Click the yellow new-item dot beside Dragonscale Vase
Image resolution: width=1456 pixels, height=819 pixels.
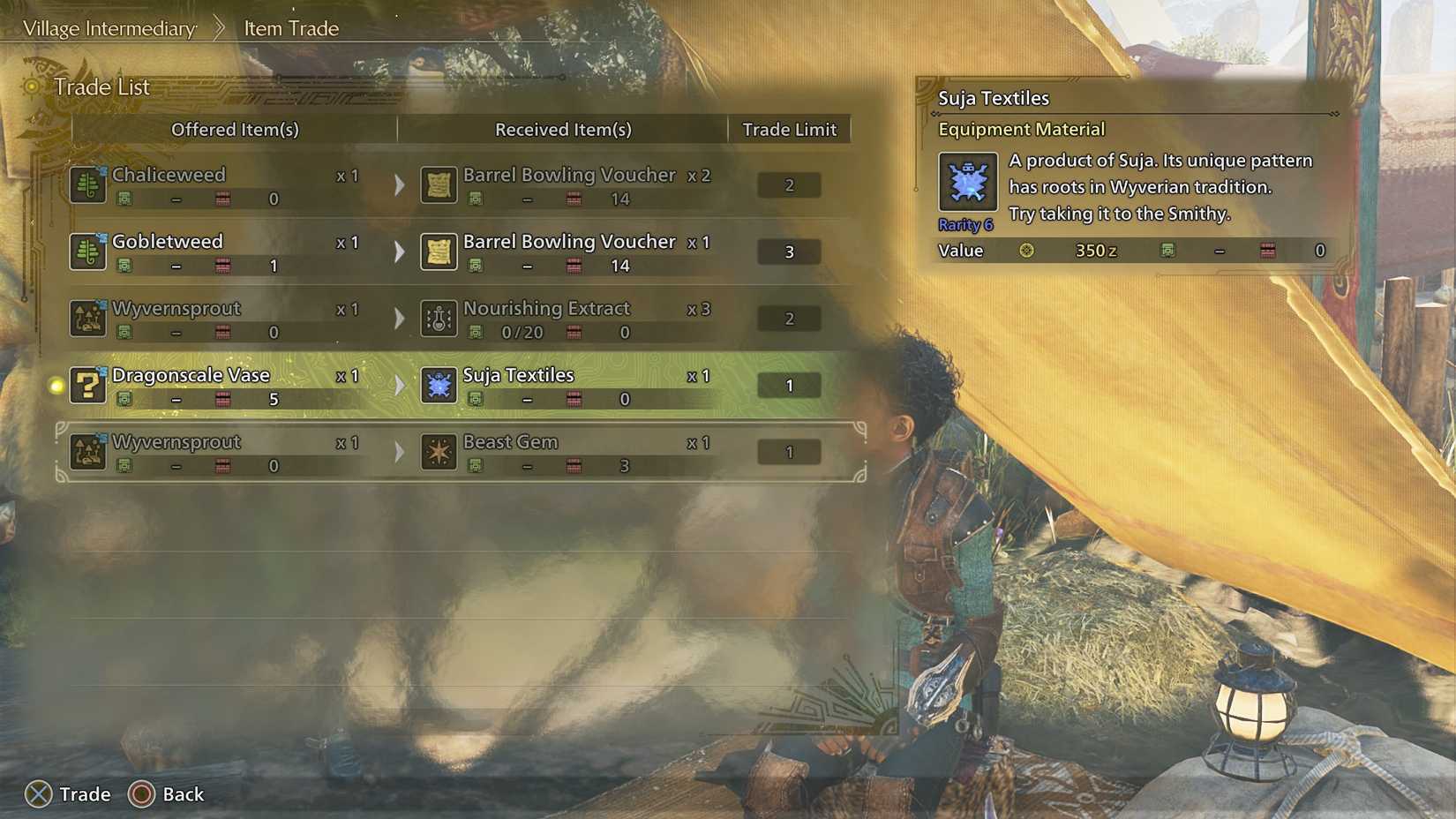pos(55,385)
